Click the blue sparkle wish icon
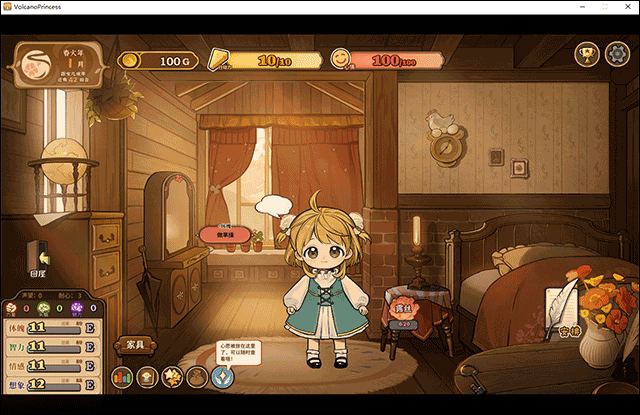The image size is (640, 415). point(223,377)
